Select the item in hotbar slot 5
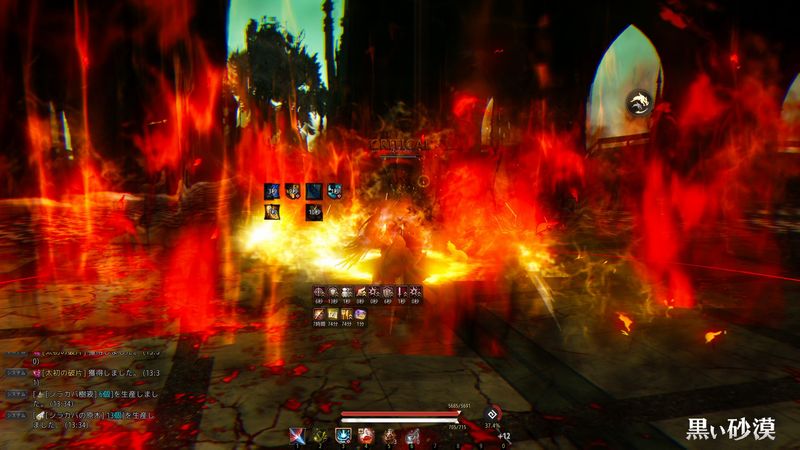 (x=389, y=435)
